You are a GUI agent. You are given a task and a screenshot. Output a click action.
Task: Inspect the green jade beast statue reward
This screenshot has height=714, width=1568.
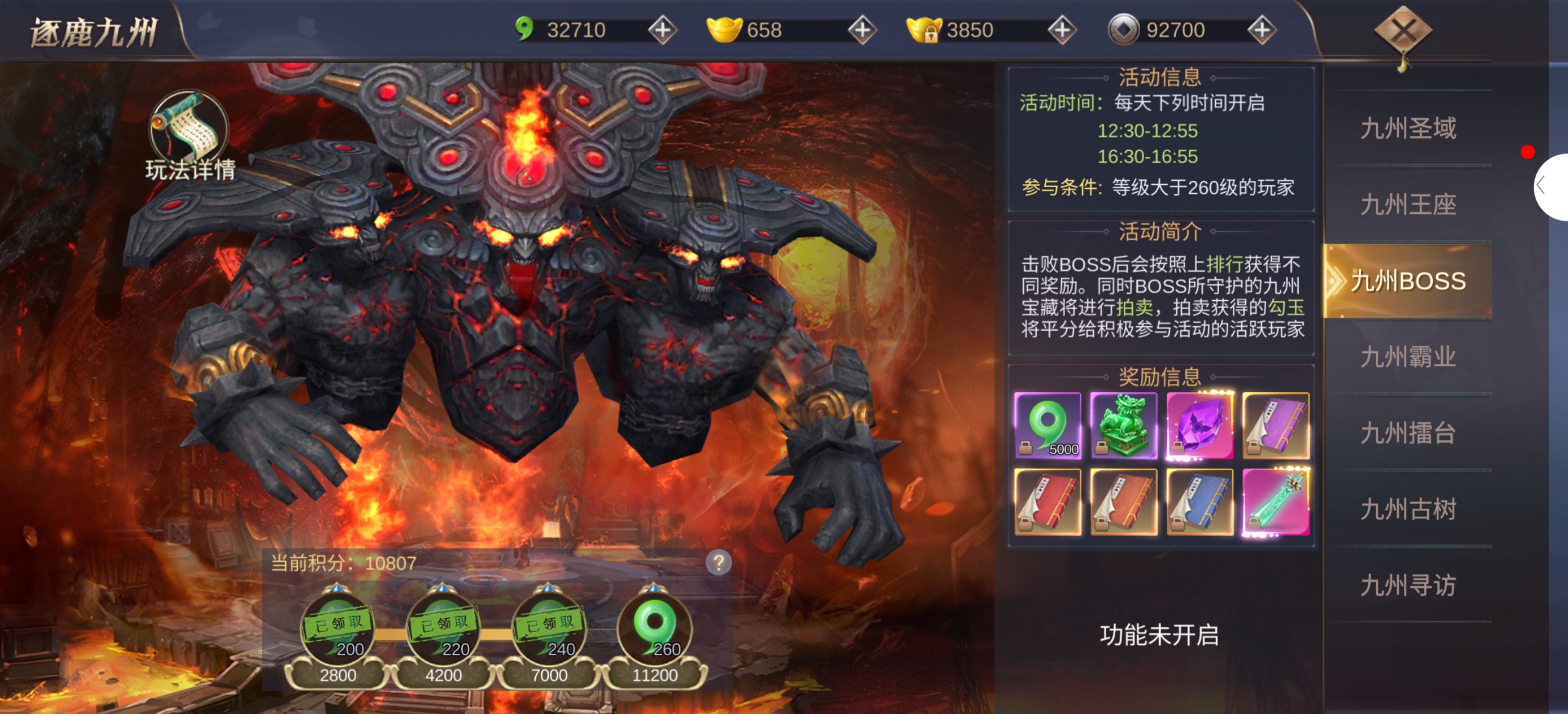[x=1124, y=426]
